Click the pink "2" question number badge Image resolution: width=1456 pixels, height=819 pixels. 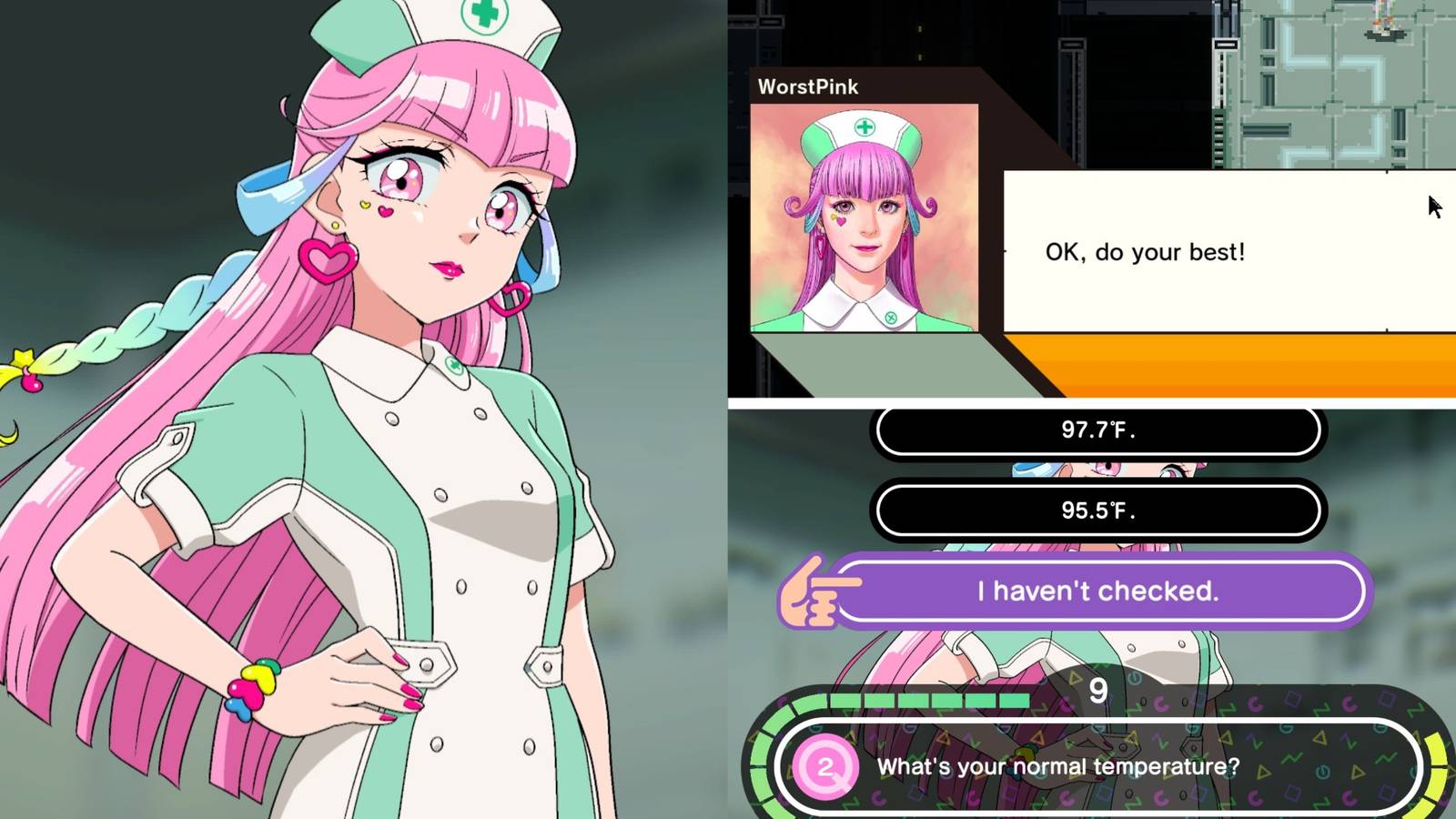tap(824, 767)
